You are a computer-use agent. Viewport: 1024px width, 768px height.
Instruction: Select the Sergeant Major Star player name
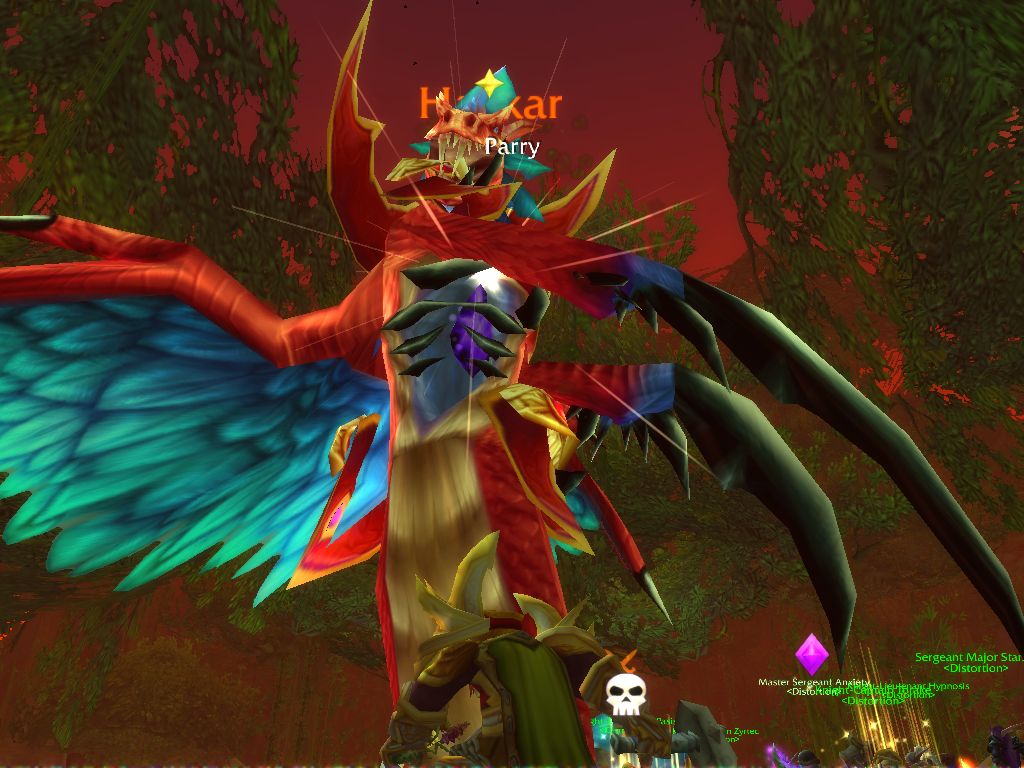[968, 658]
